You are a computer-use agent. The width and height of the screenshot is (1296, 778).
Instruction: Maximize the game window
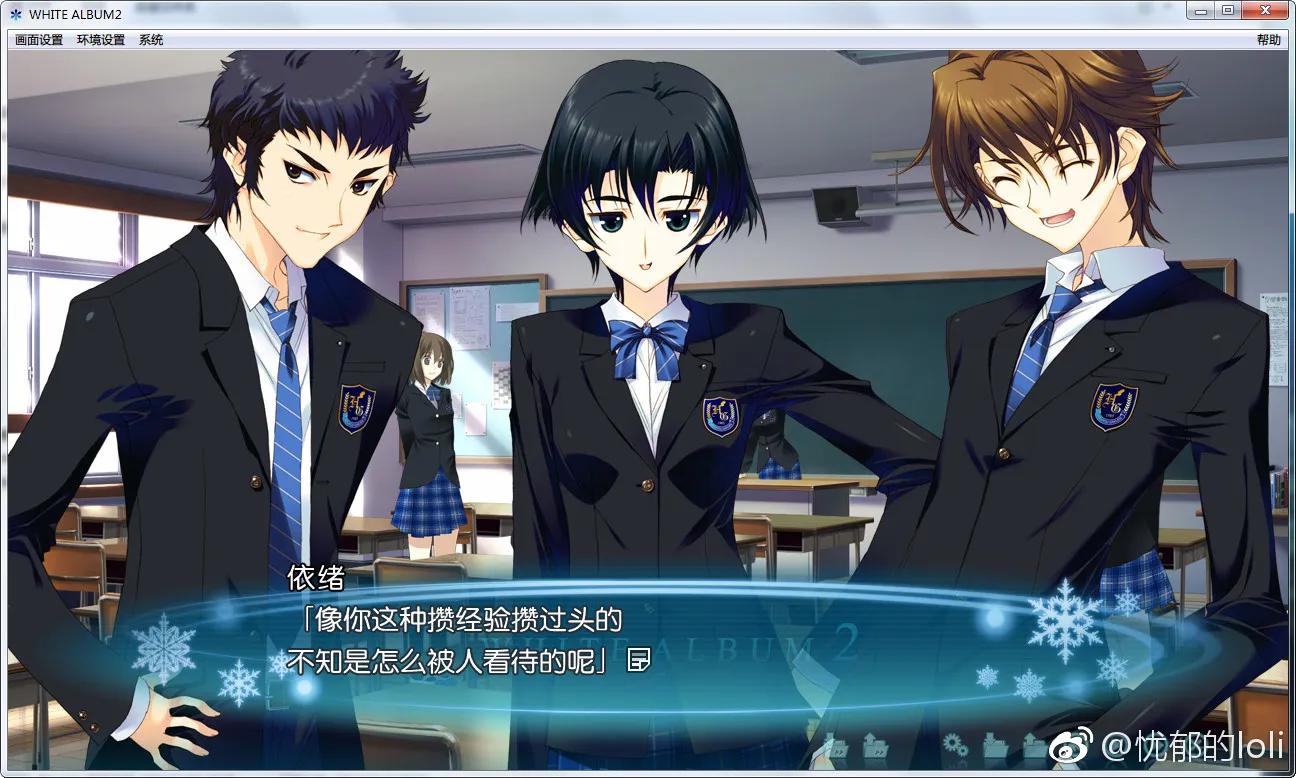point(1227,10)
